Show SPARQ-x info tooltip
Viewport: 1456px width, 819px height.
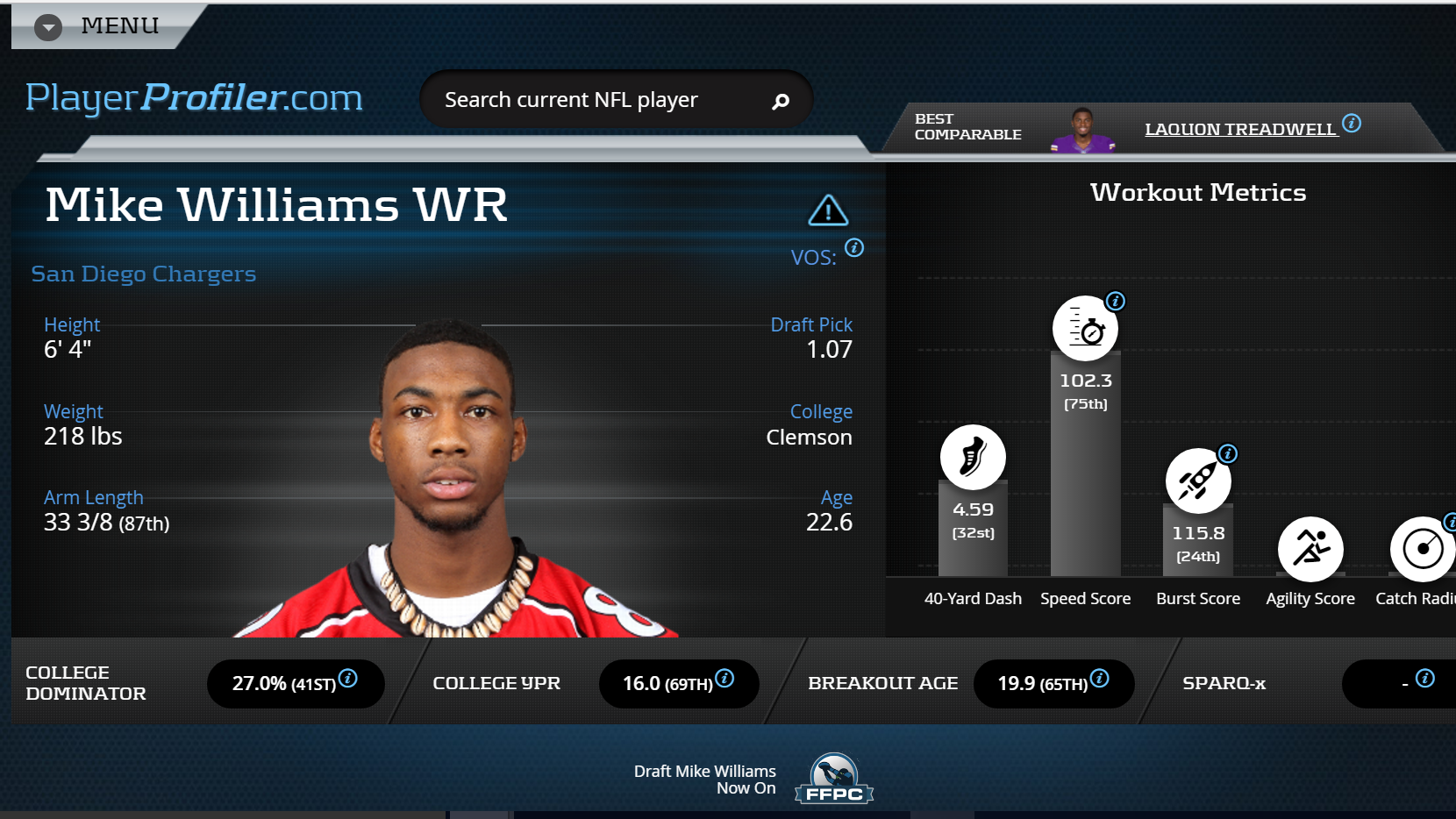(1425, 678)
